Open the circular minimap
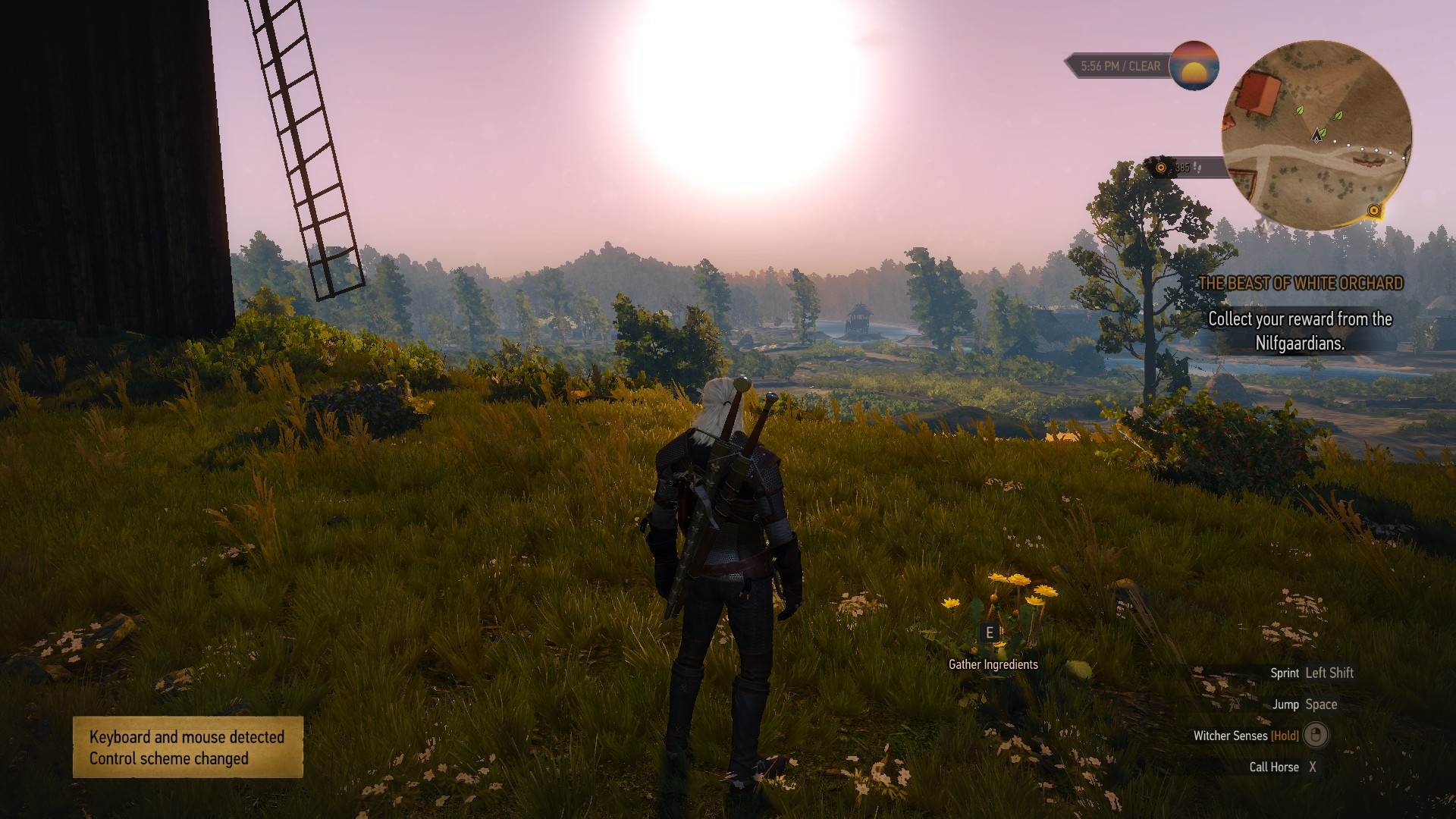The image size is (1456, 819). click(1316, 135)
